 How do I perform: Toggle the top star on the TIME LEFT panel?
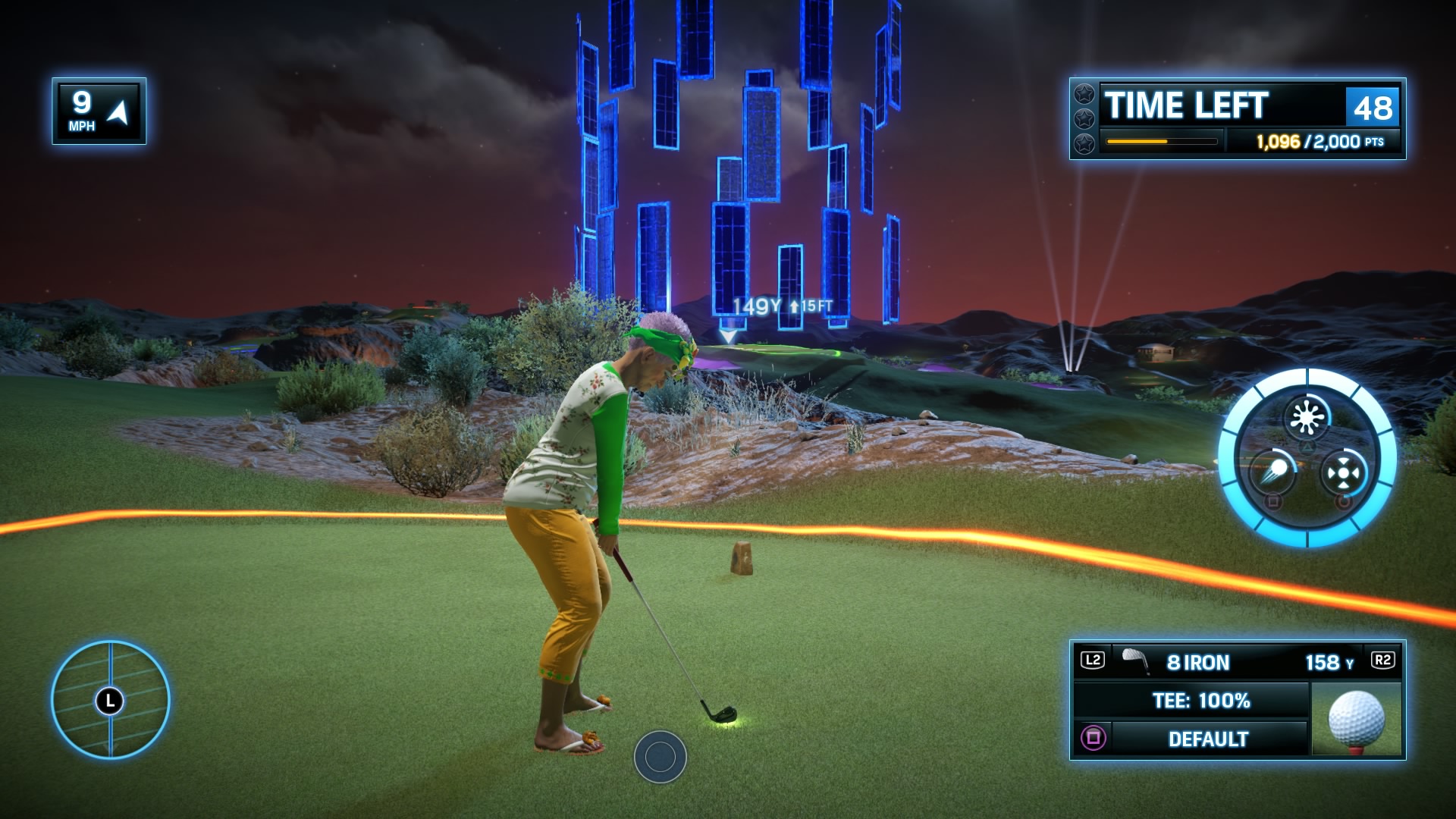pyautogui.click(x=1084, y=96)
